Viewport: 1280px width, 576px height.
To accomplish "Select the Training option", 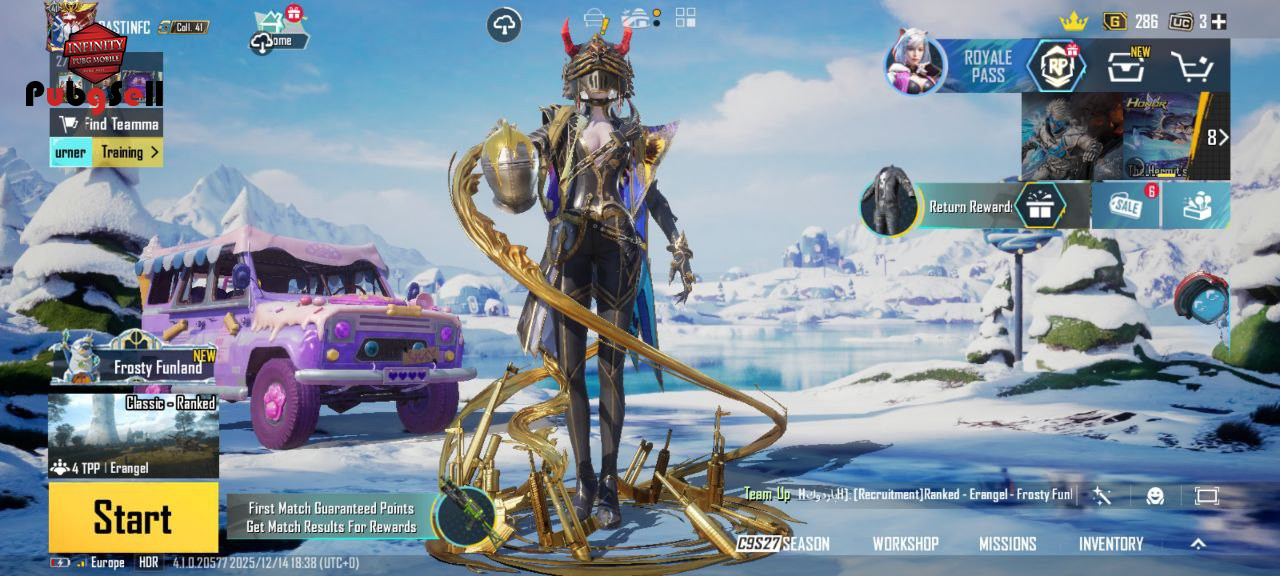I will [x=128, y=153].
